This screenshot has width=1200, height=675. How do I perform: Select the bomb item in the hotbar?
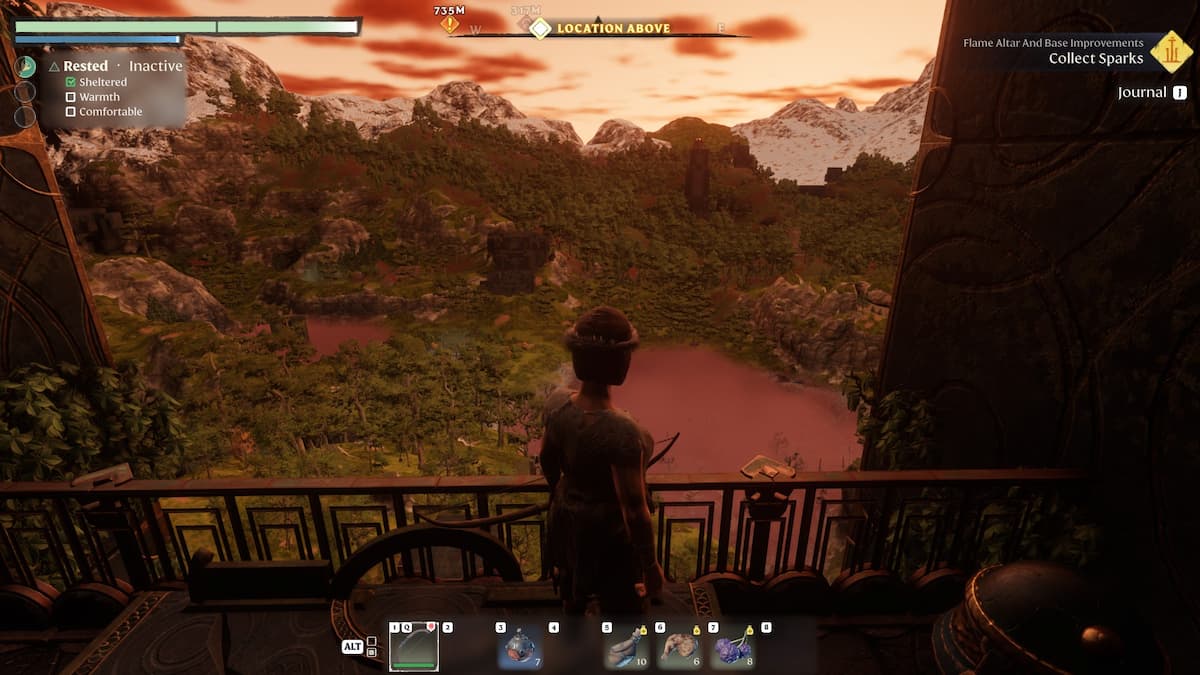point(521,648)
